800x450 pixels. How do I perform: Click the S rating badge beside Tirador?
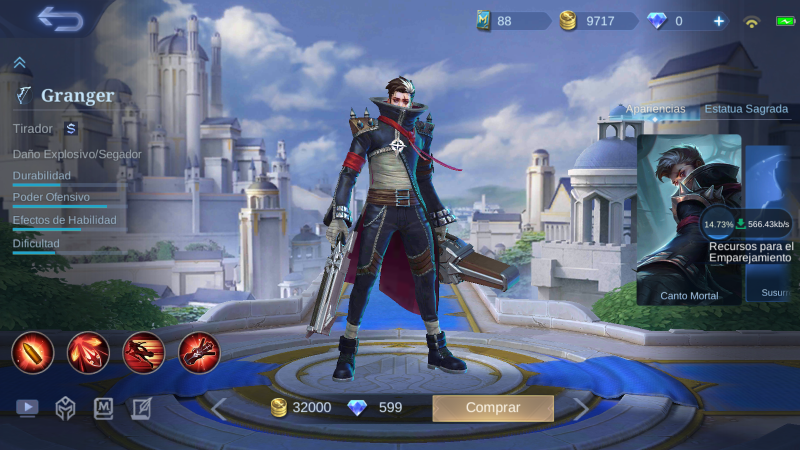(x=71, y=128)
